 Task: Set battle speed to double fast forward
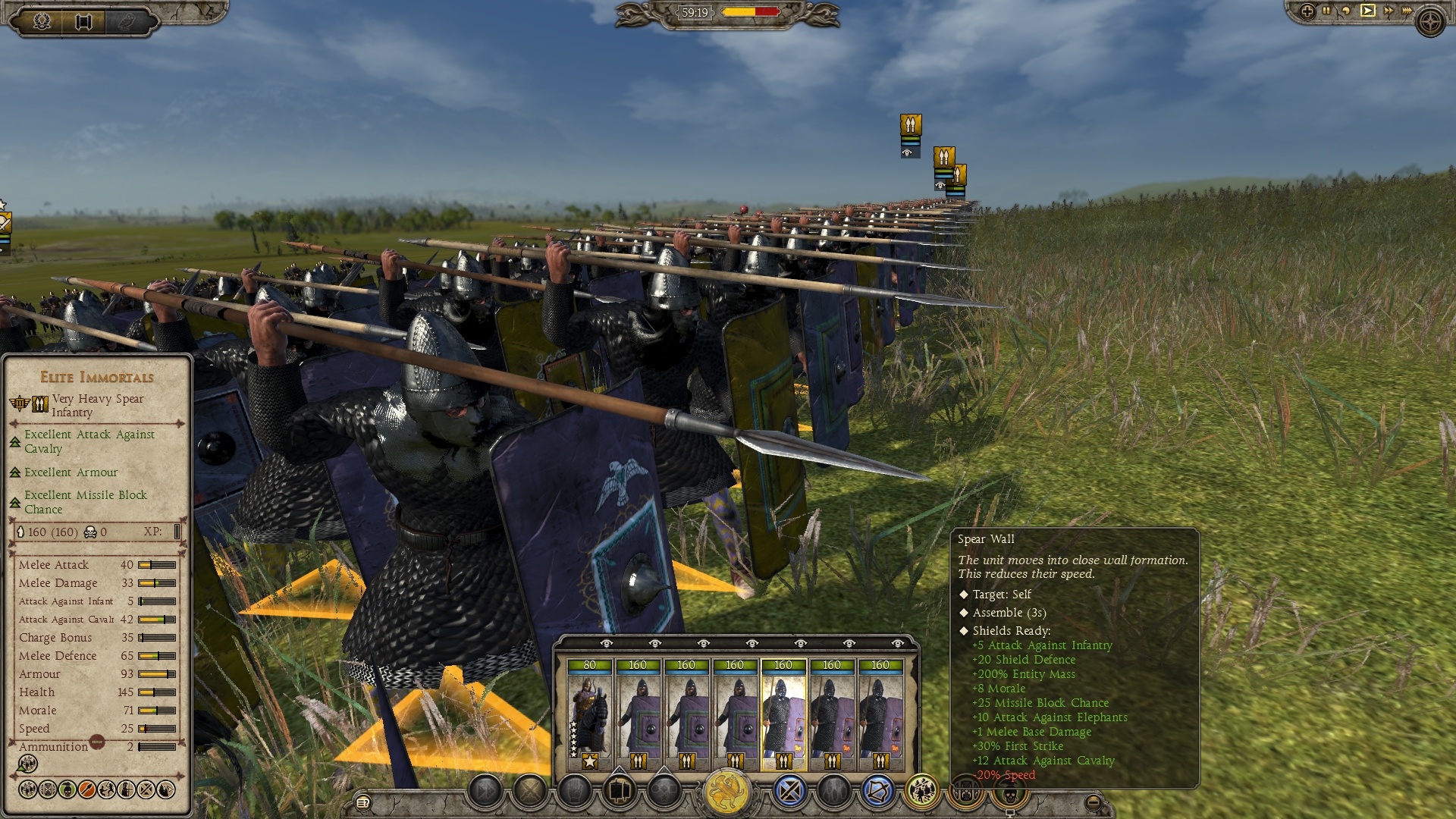pos(1388,11)
